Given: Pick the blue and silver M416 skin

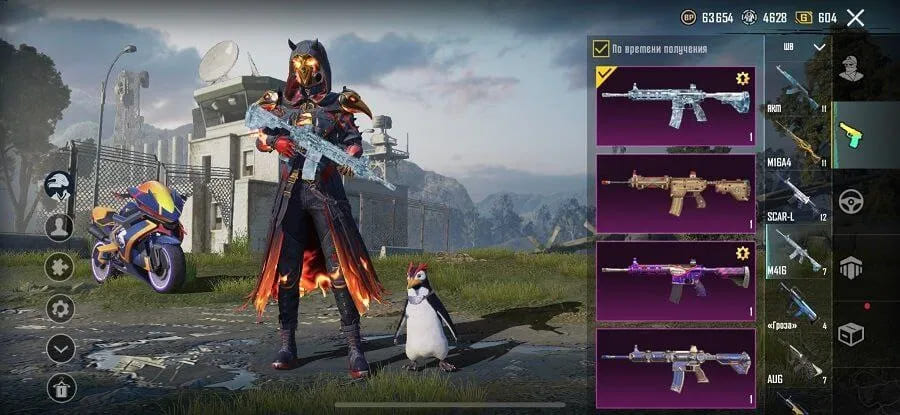Looking at the screenshot, I should [x=675, y=366].
